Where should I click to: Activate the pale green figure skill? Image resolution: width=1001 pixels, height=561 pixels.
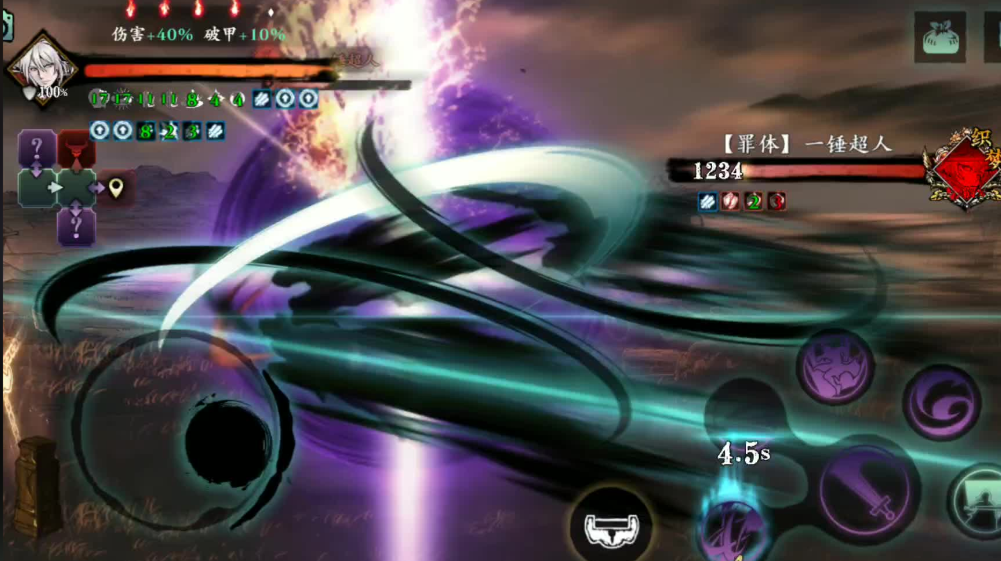click(976, 501)
